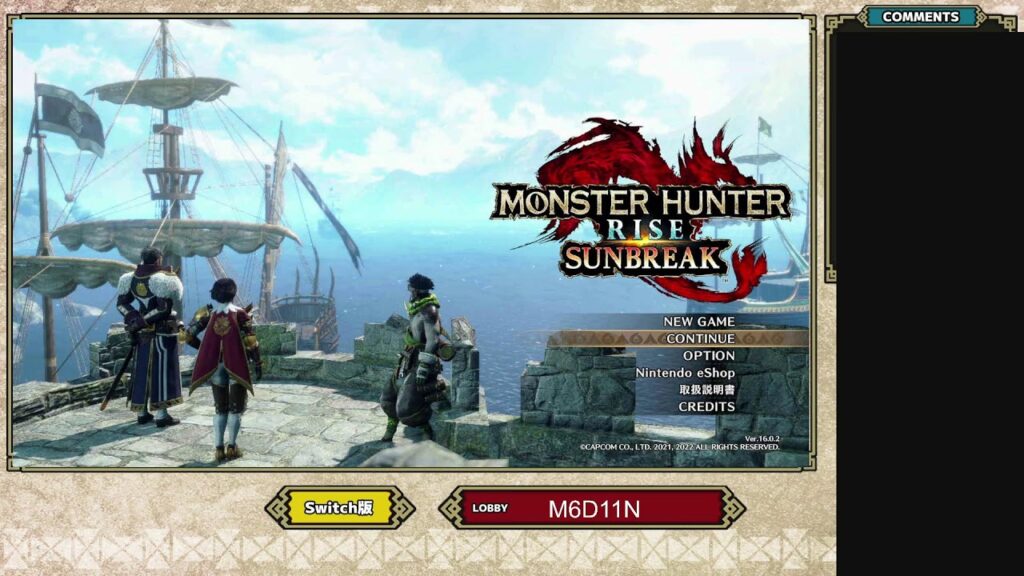Open the OPTION menu
The width and height of the screenshot is (1024, 576).
click(708, 355)
